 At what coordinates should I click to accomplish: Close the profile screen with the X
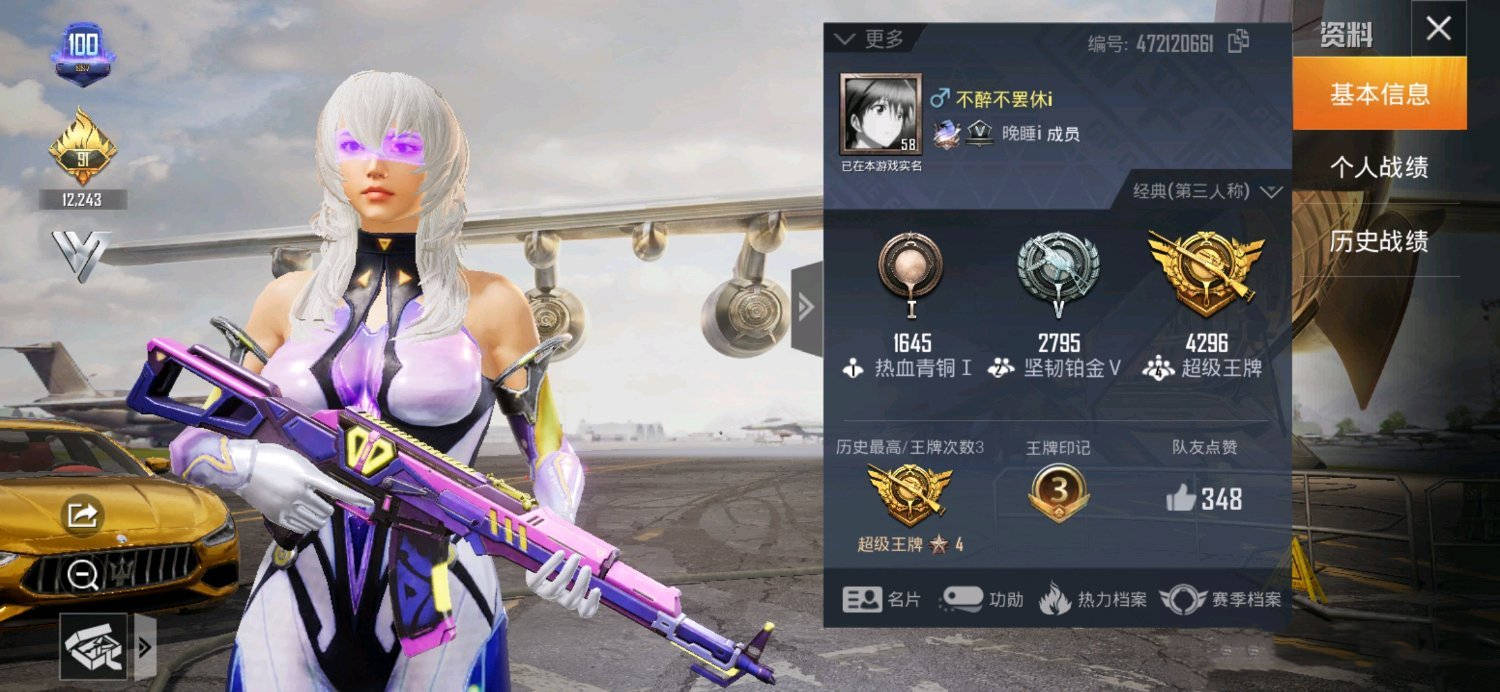[x=1438, y=29]
